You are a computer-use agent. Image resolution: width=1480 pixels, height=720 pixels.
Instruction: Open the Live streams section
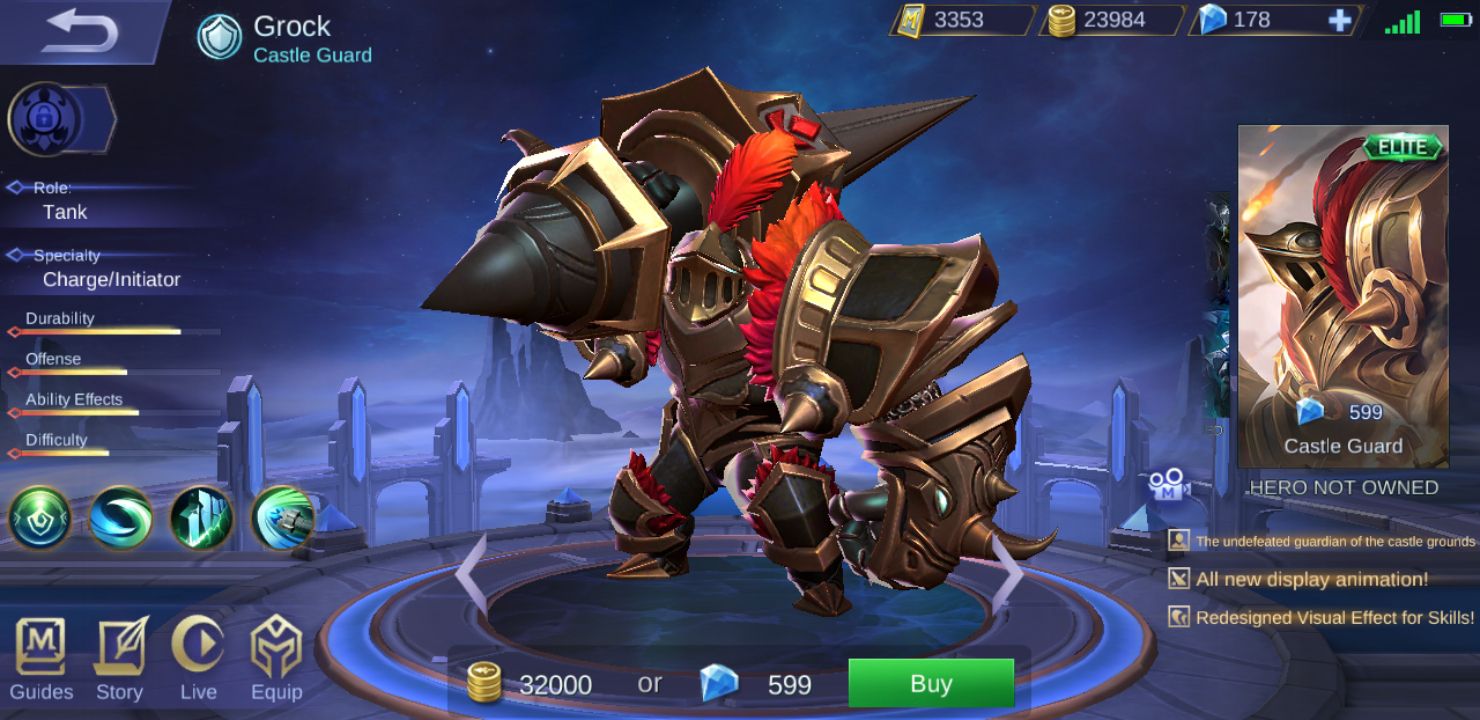[199, 660]
